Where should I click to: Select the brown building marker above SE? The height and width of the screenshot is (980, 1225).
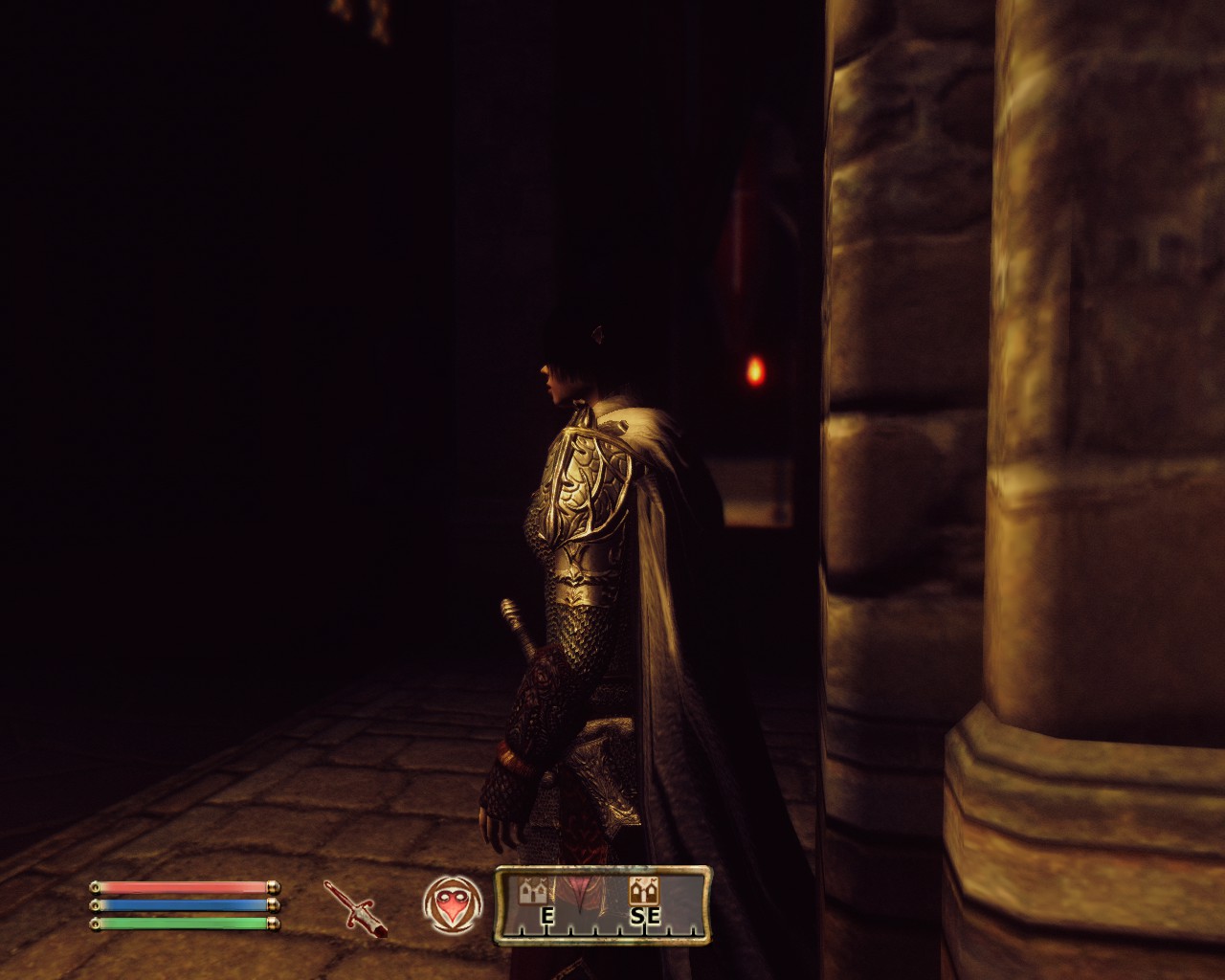tap(643, 891)
